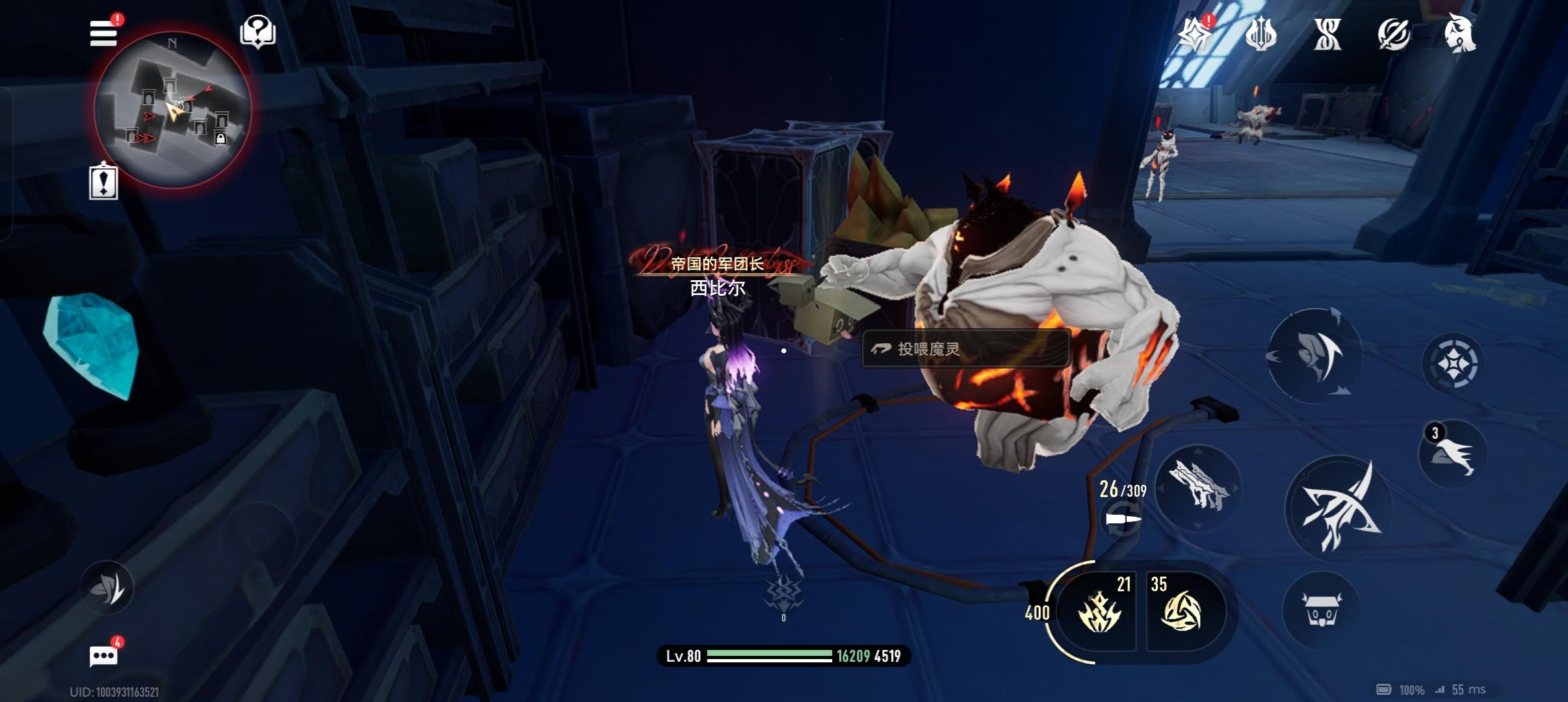
Task: Open the trident emblem menu icon
Action: (x=1261, y=34)
